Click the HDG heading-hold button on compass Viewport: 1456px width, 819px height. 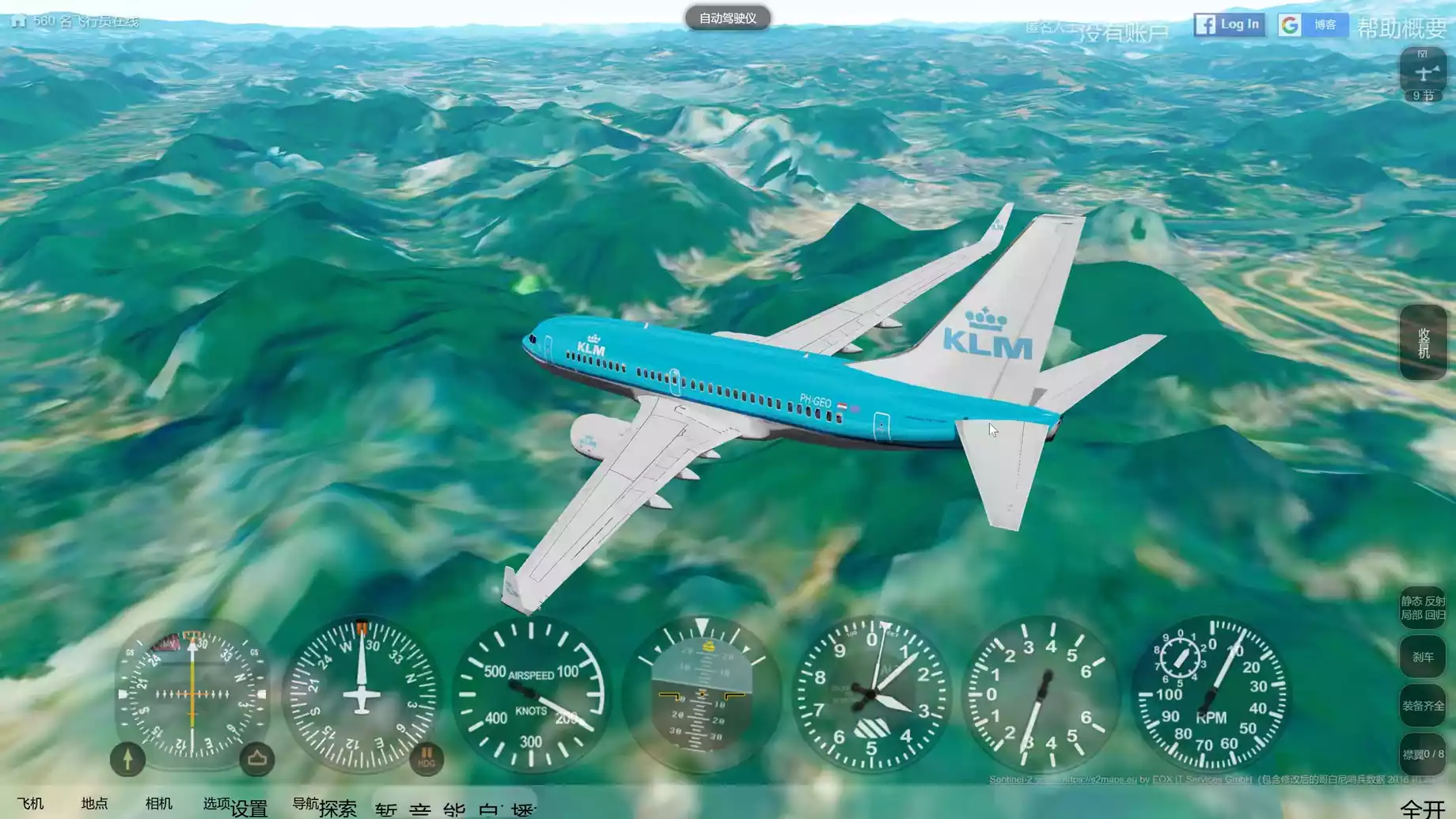coord(426,758)
